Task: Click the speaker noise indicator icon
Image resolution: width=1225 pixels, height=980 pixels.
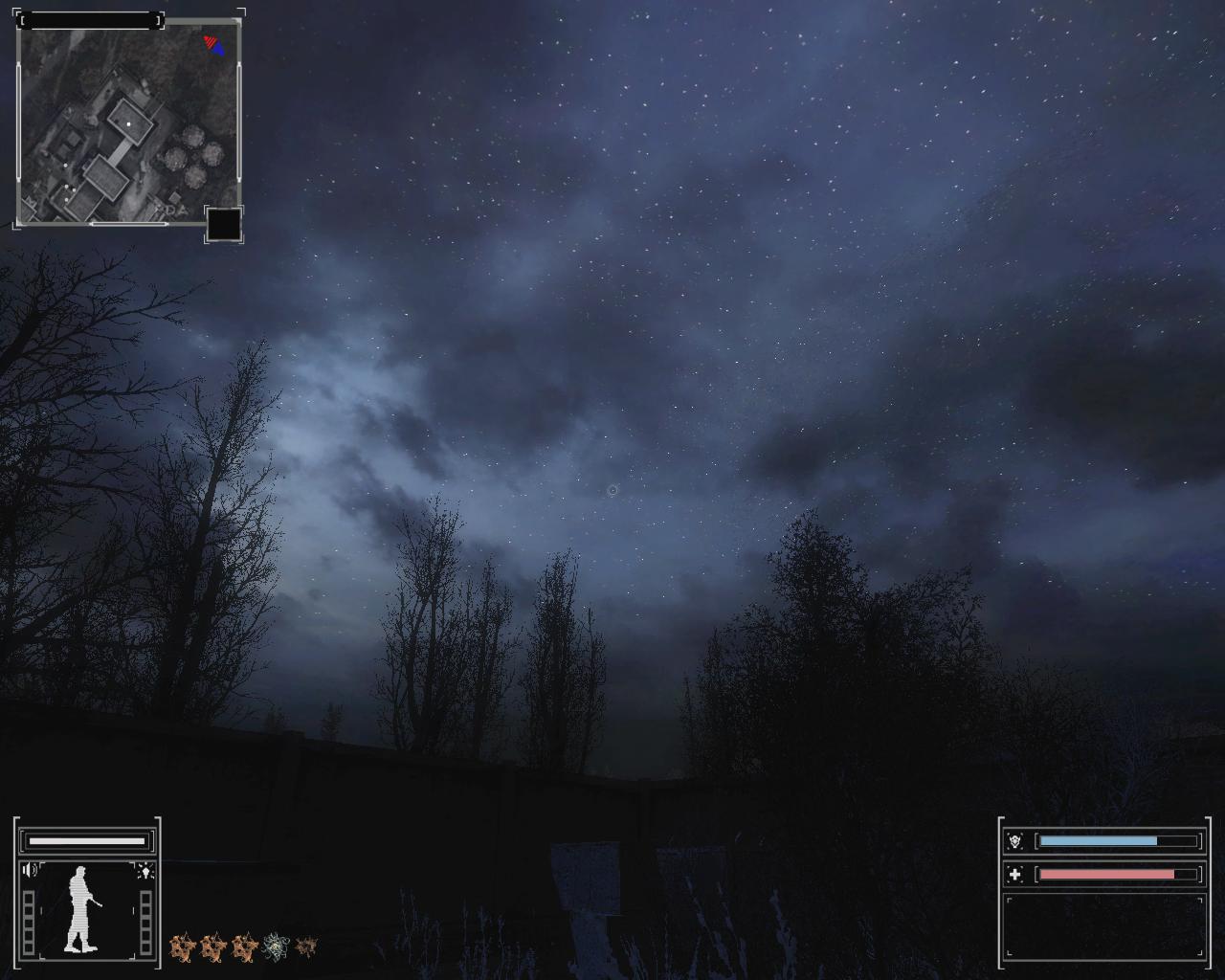Action: (31, 870)
